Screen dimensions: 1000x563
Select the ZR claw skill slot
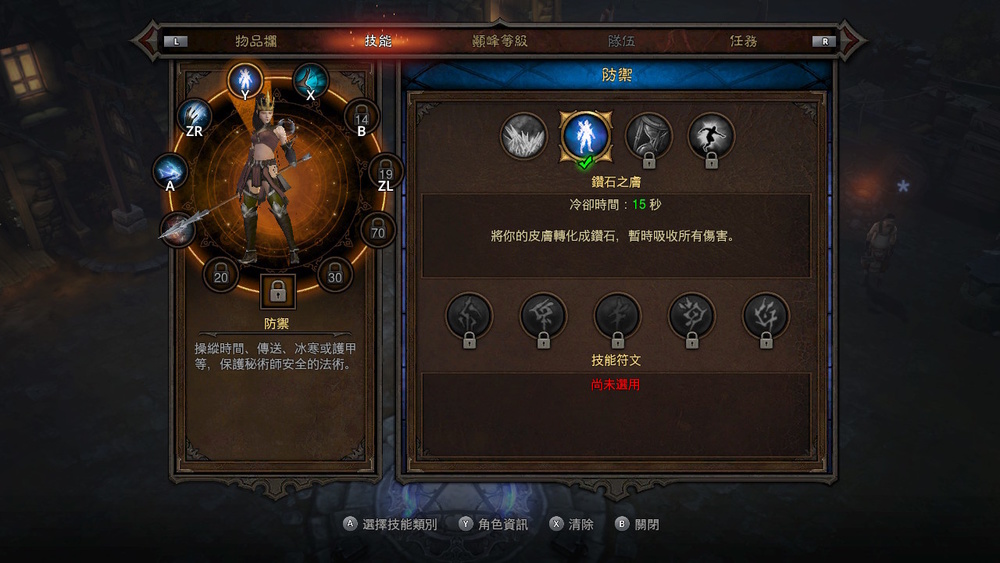pos(195,116)
